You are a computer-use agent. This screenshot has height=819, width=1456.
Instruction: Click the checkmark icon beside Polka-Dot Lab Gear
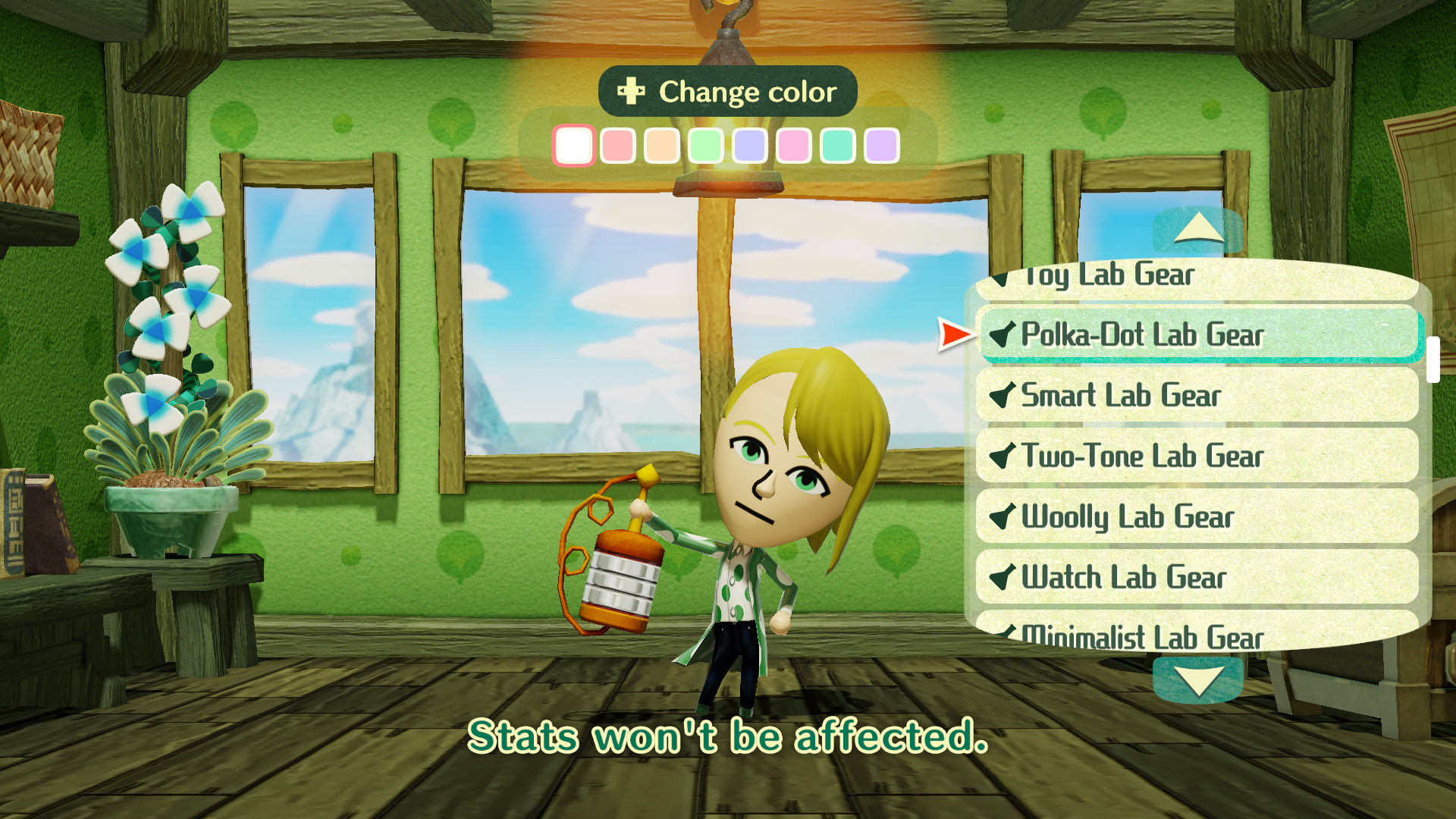(1003, 335)
